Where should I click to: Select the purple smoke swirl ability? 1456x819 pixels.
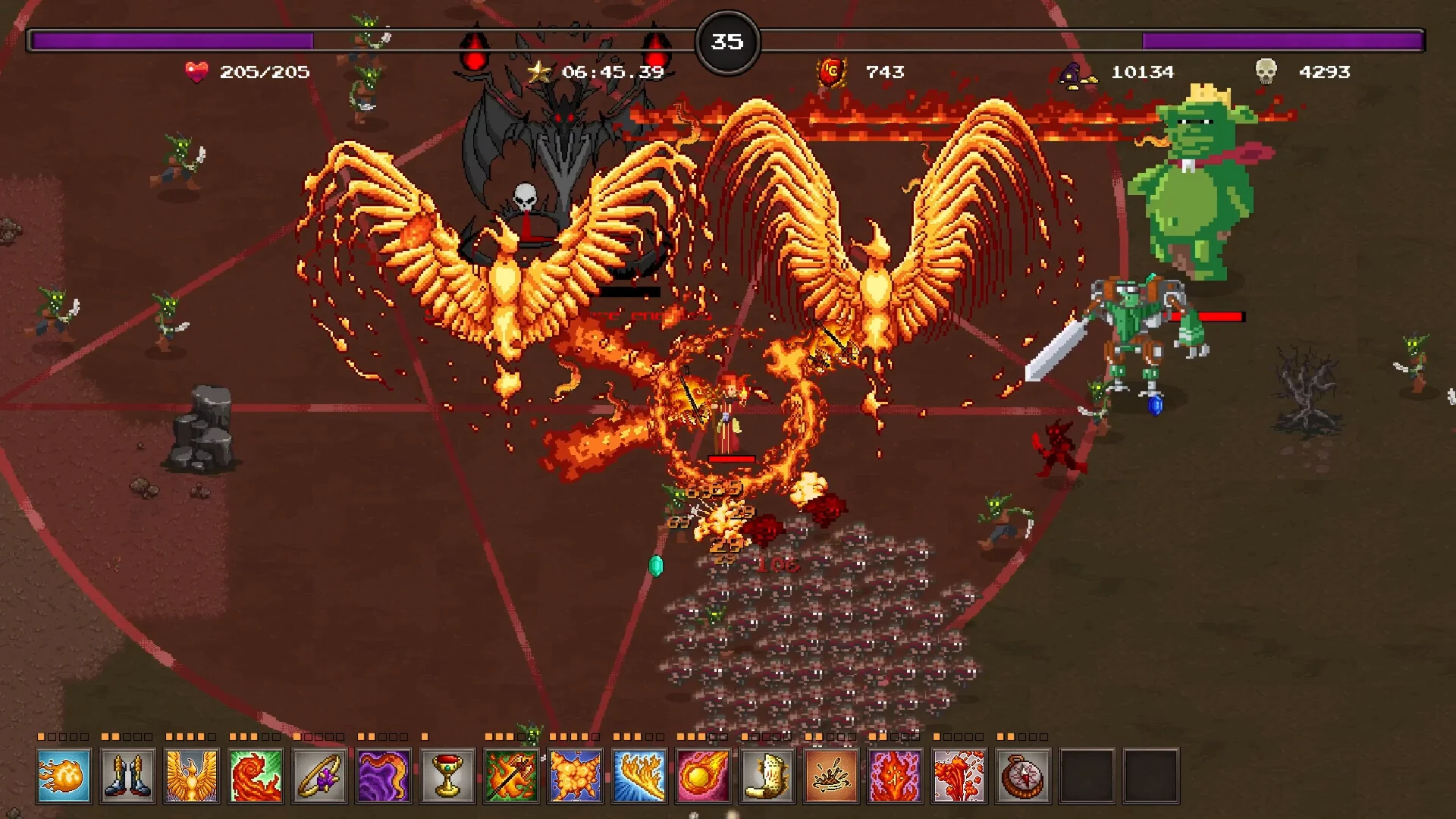click(x=384, y=776)
